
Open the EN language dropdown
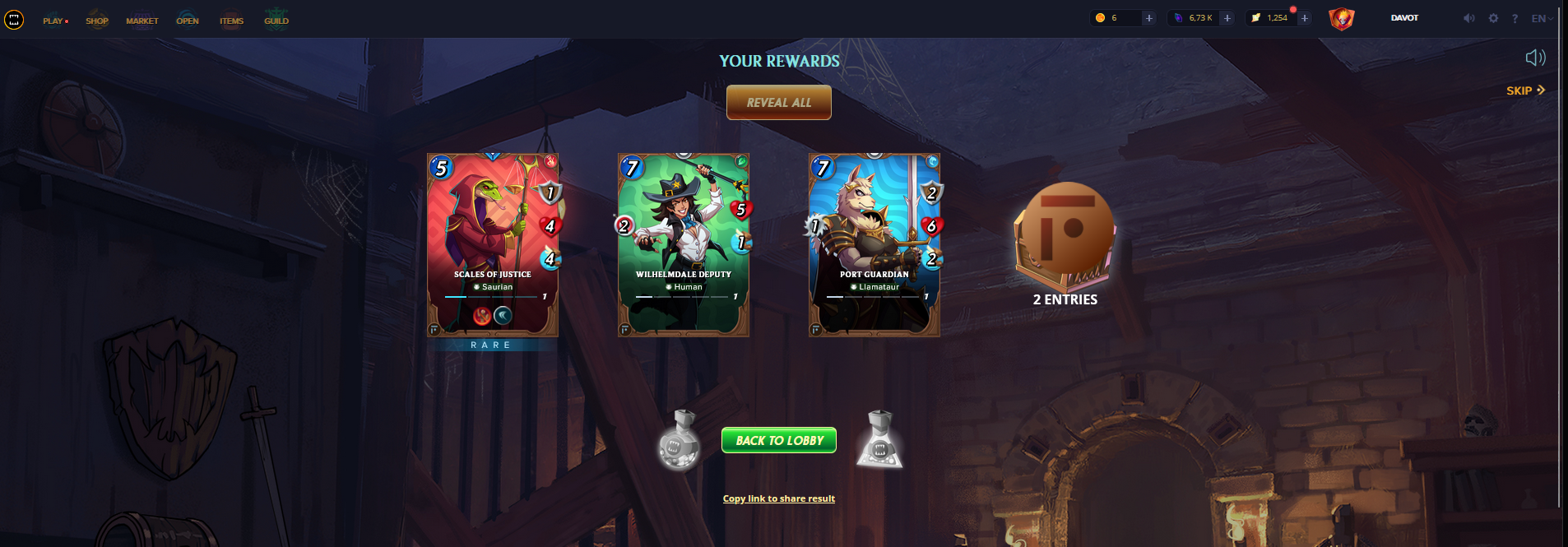pos(1541,18)
